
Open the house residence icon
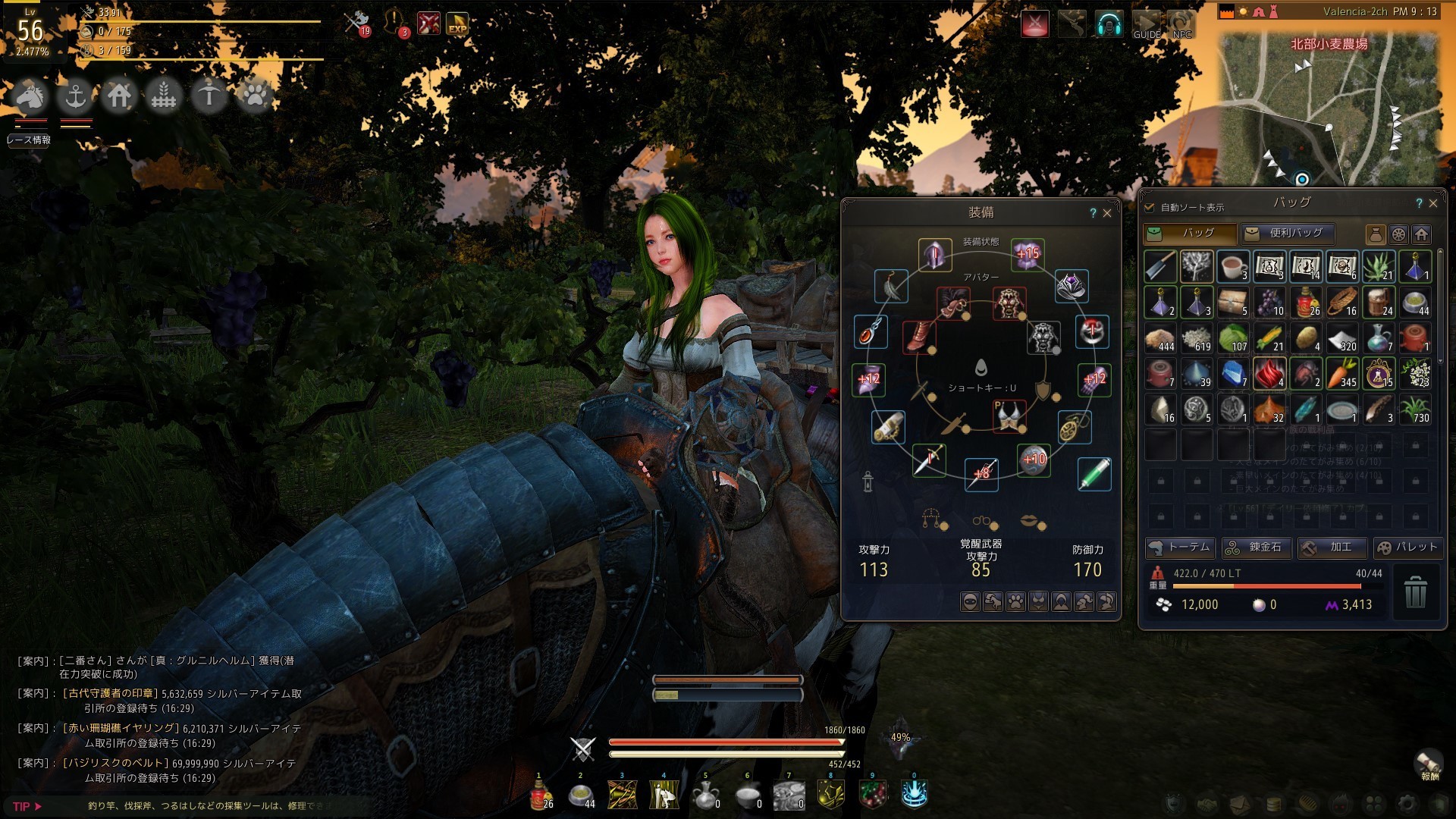[x=120, y=96]
